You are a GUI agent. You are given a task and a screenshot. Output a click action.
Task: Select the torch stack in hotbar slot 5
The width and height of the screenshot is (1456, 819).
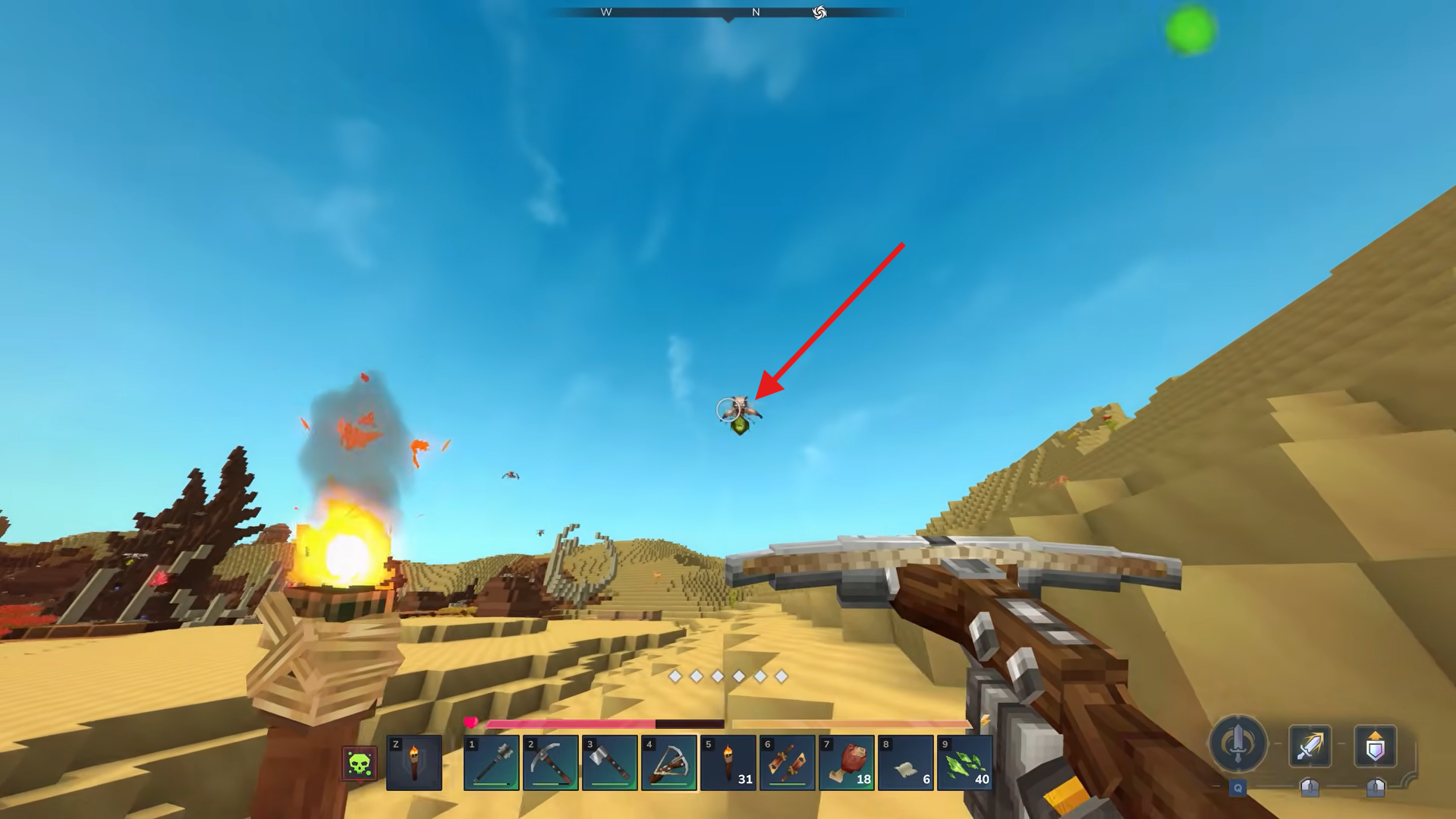(x=728, y=763)
